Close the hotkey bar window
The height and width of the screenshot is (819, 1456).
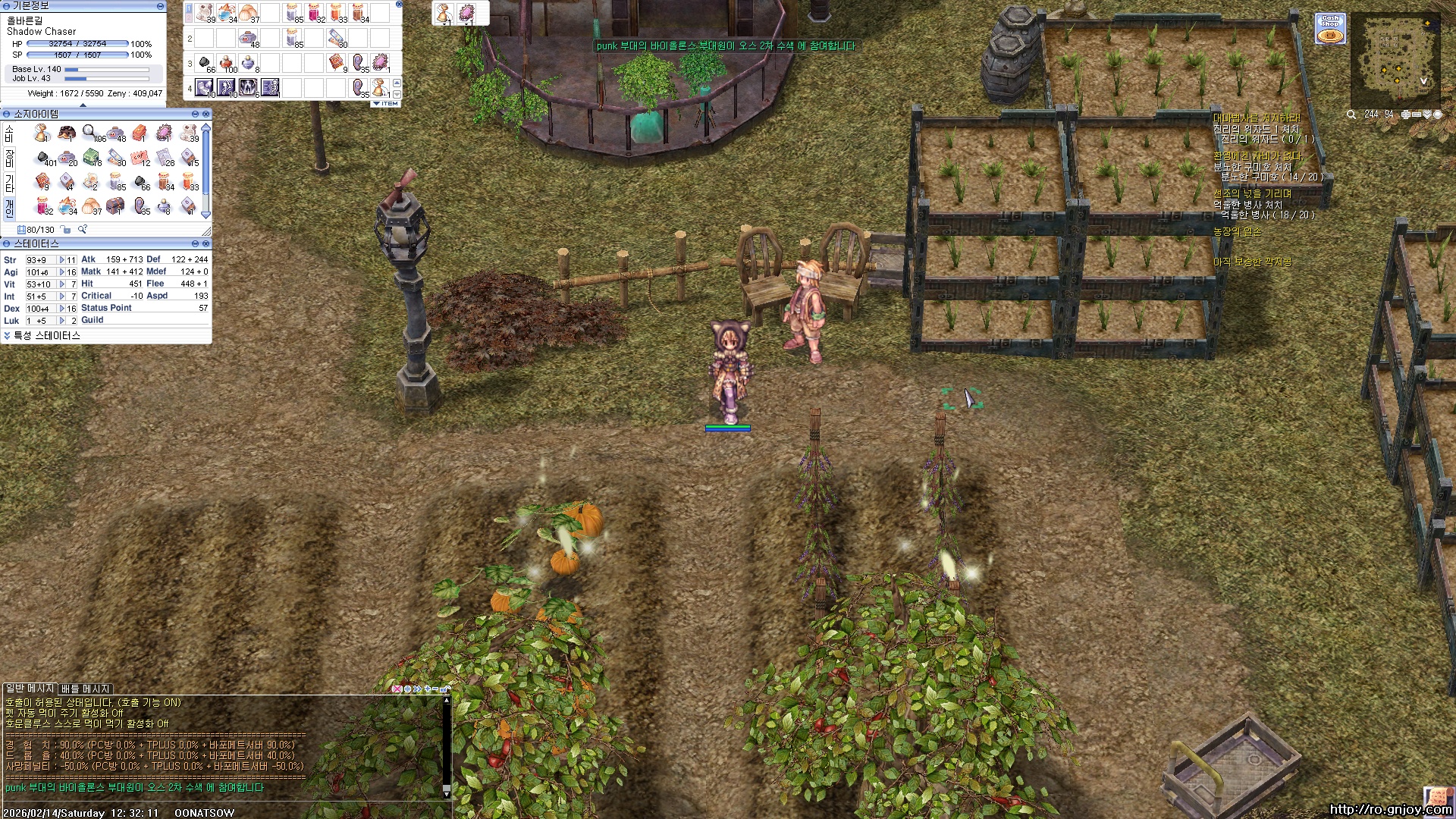pos(399,5)
